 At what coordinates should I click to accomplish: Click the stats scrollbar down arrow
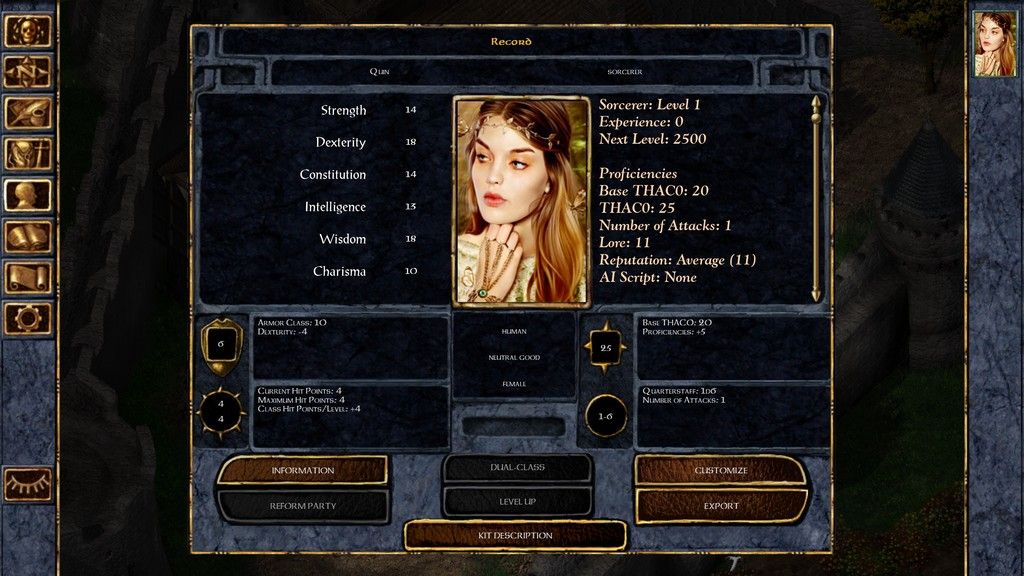click(x=816, y=294)
